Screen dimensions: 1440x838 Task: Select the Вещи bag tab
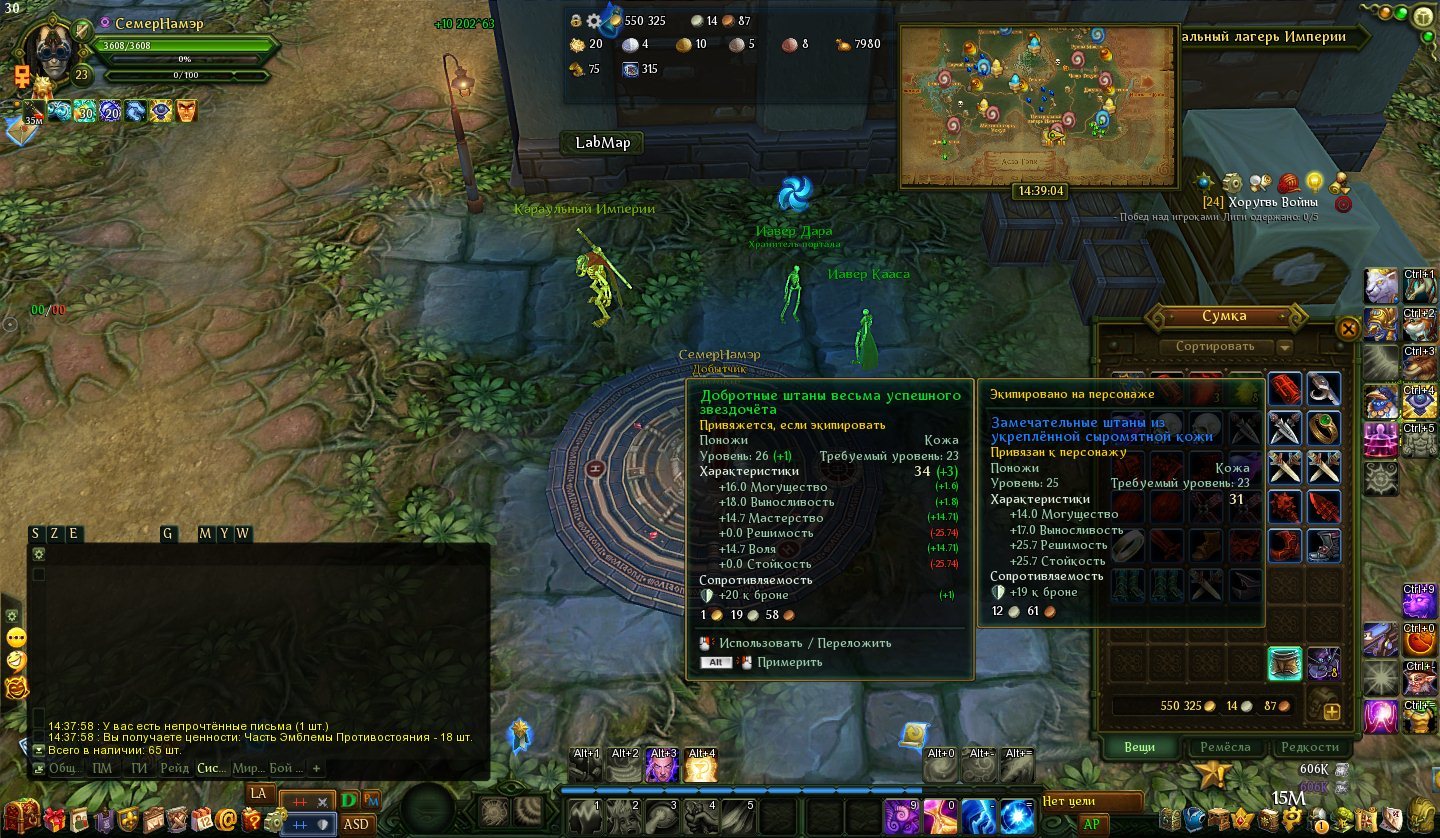click(x=1139, y=747)
